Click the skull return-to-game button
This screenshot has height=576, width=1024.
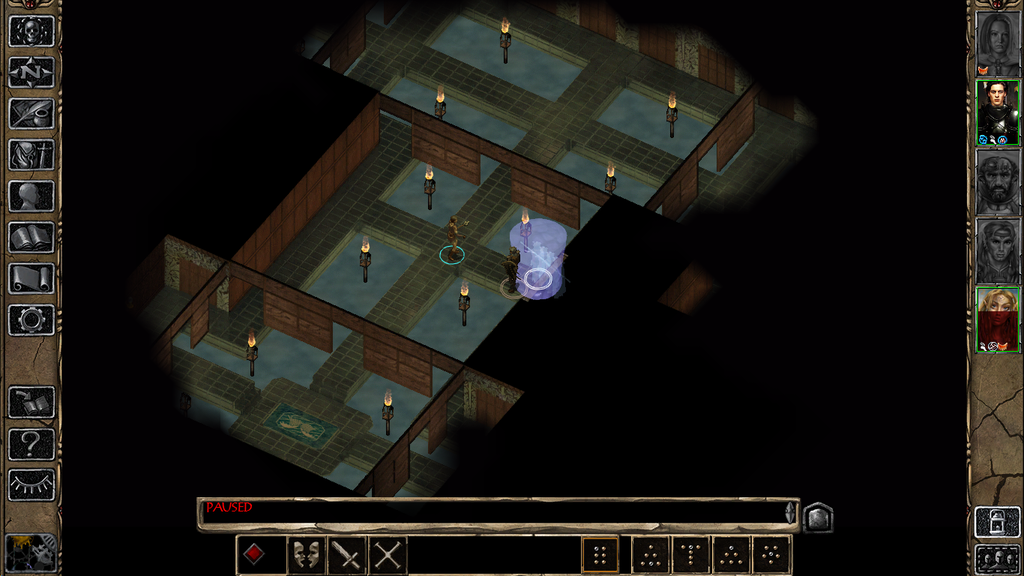tap(31, 30)
